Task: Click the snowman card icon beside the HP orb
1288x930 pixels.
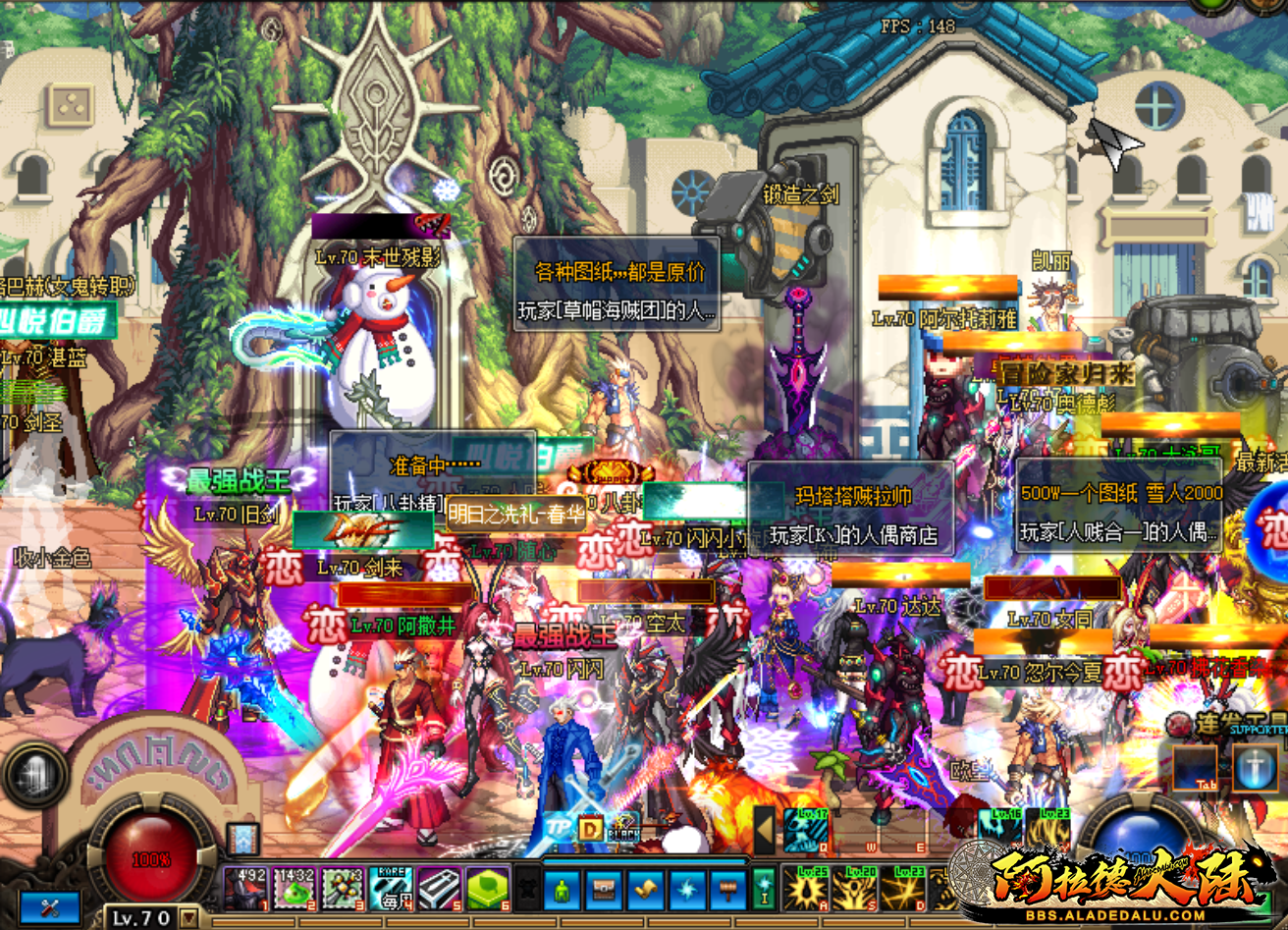Action: click(x=243, y=840)
